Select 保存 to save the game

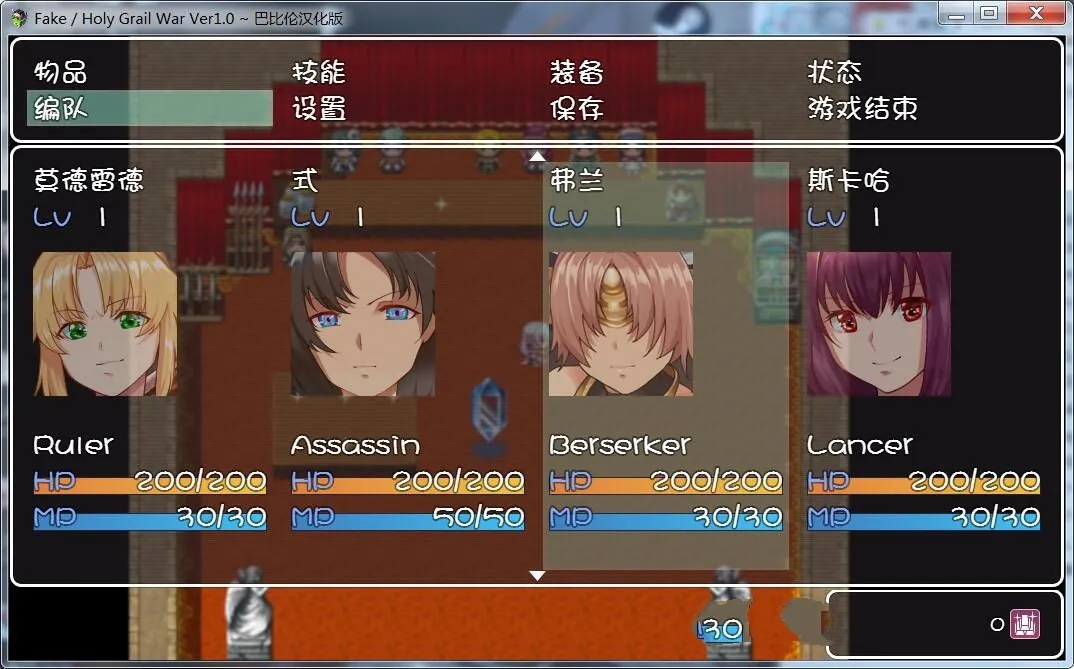pyautogui.click(x=577, y=108)
